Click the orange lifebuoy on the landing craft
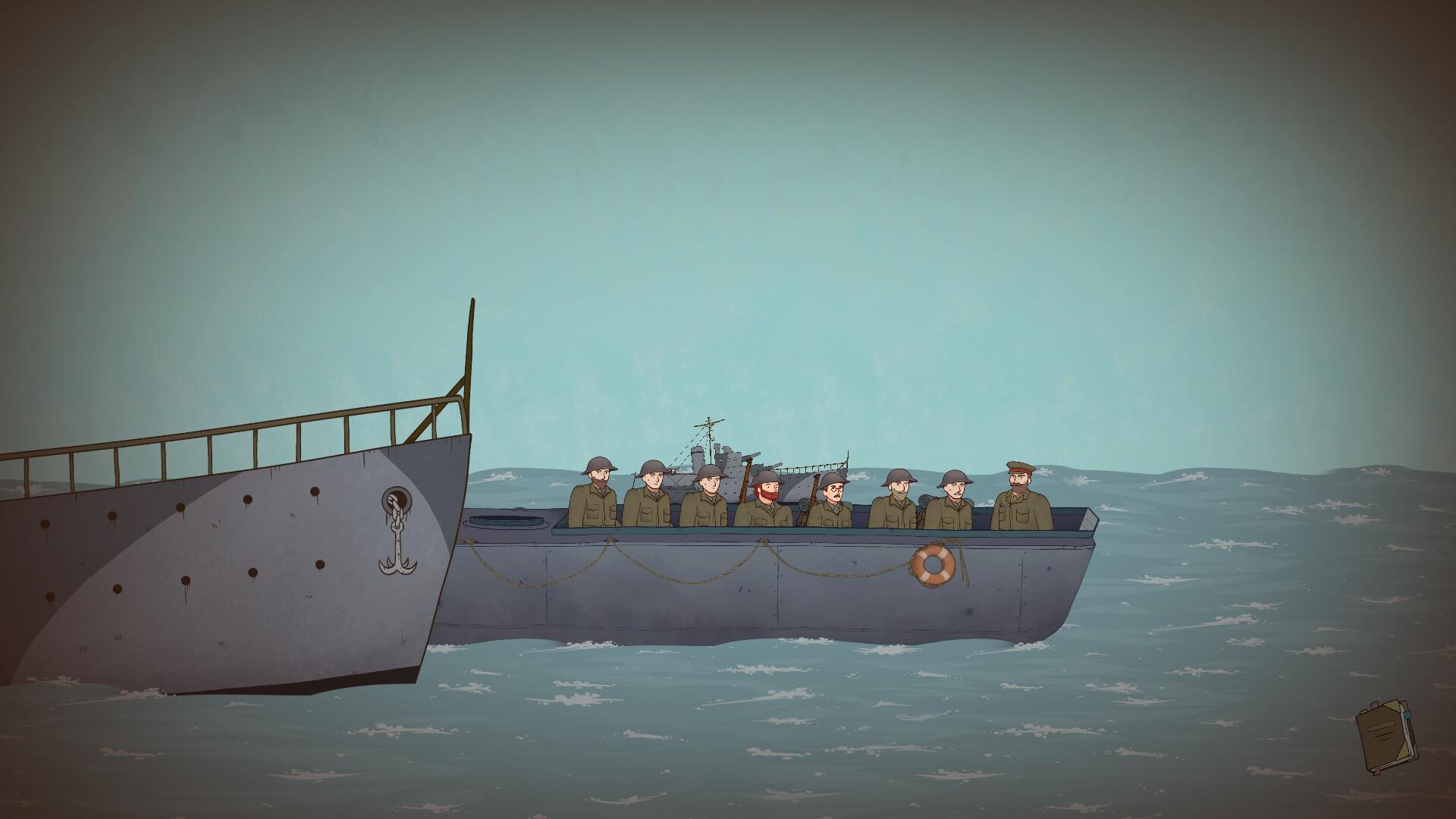This screenshot has width=1456, height=819. (x=934, y=563)
